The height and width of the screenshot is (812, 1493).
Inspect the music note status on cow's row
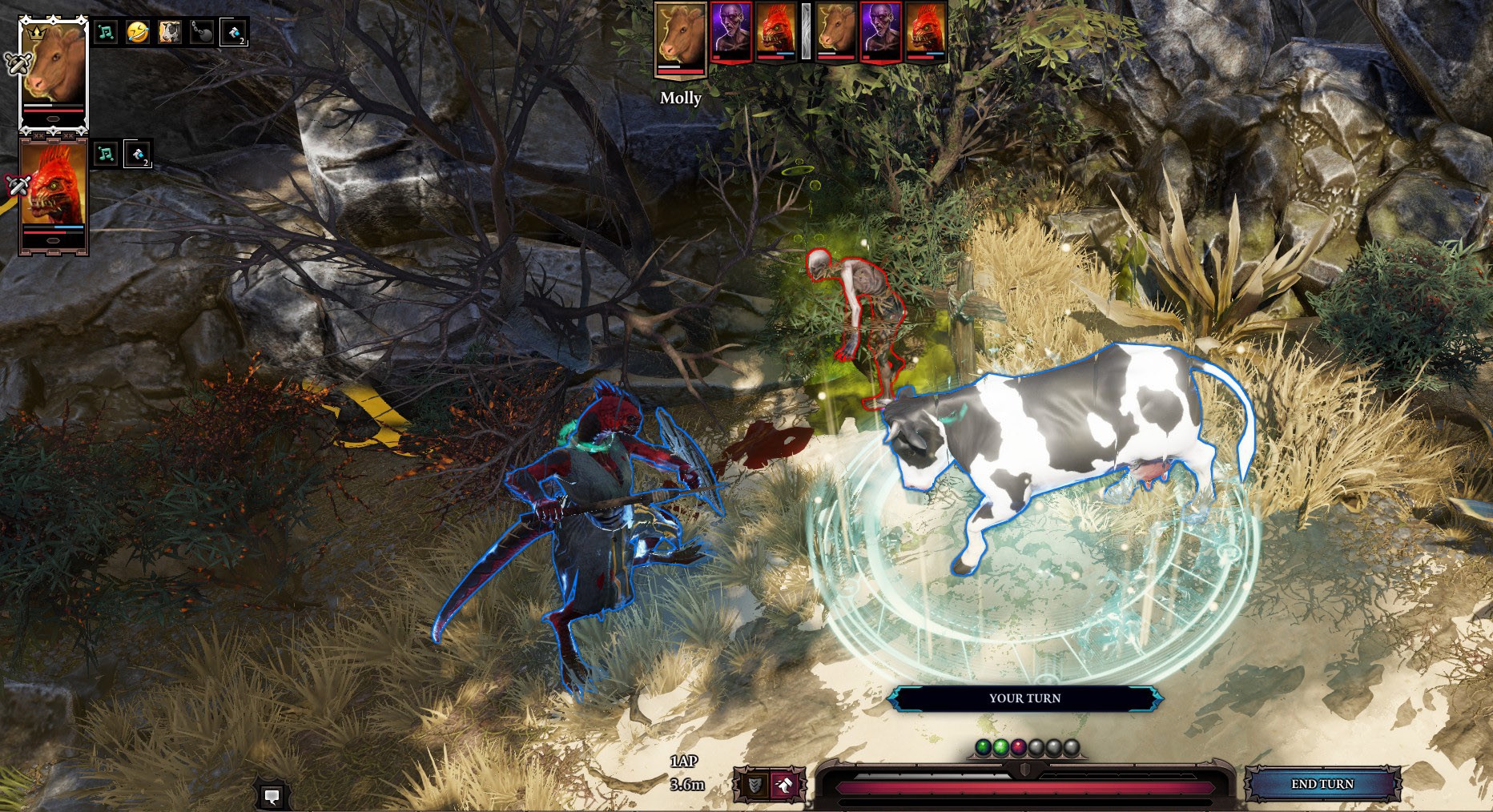[x=106, y=33]
